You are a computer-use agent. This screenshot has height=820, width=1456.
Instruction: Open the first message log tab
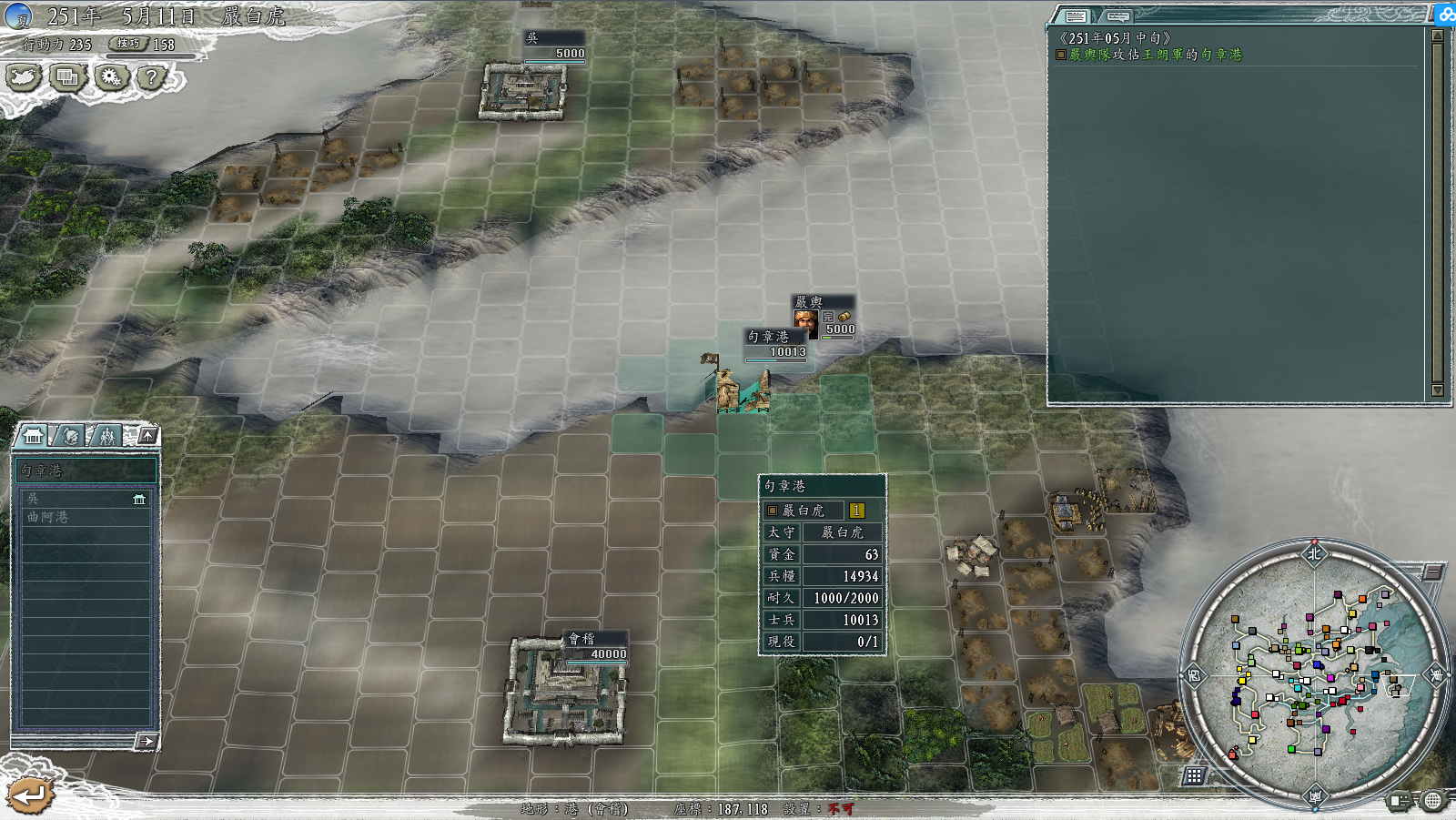point(1076,16)
